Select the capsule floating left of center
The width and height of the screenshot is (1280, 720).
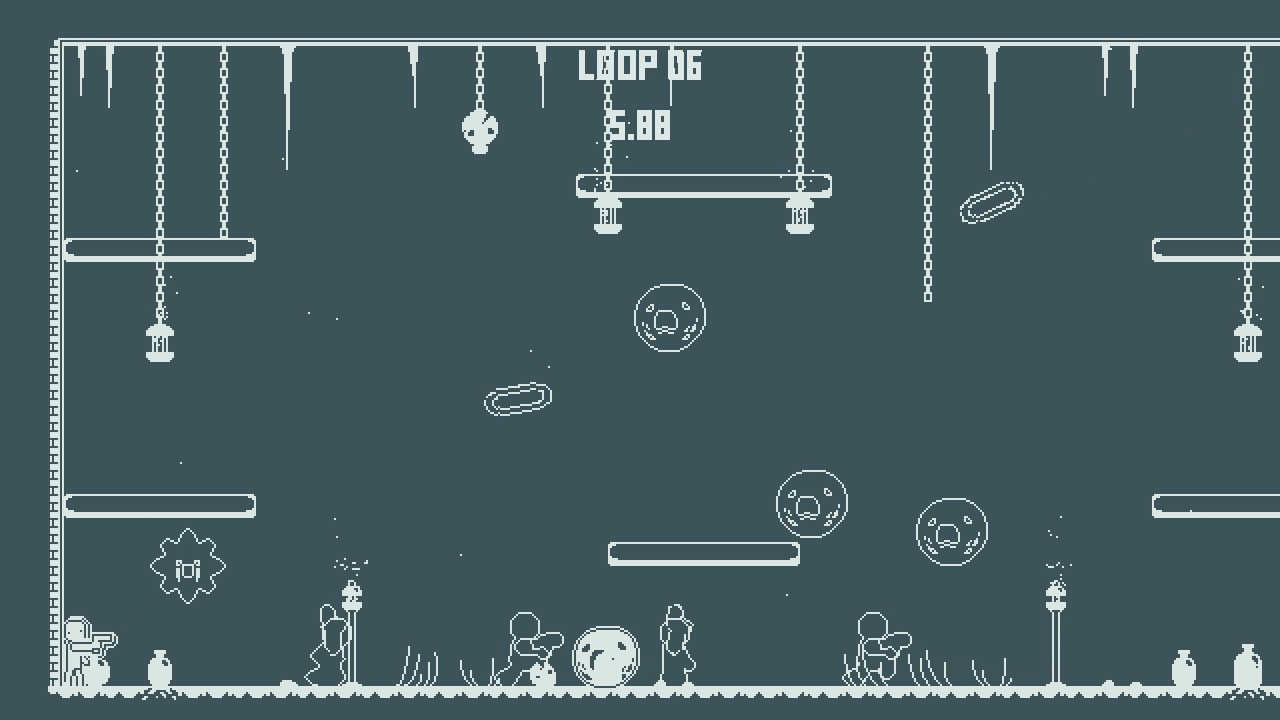[517, 399]
